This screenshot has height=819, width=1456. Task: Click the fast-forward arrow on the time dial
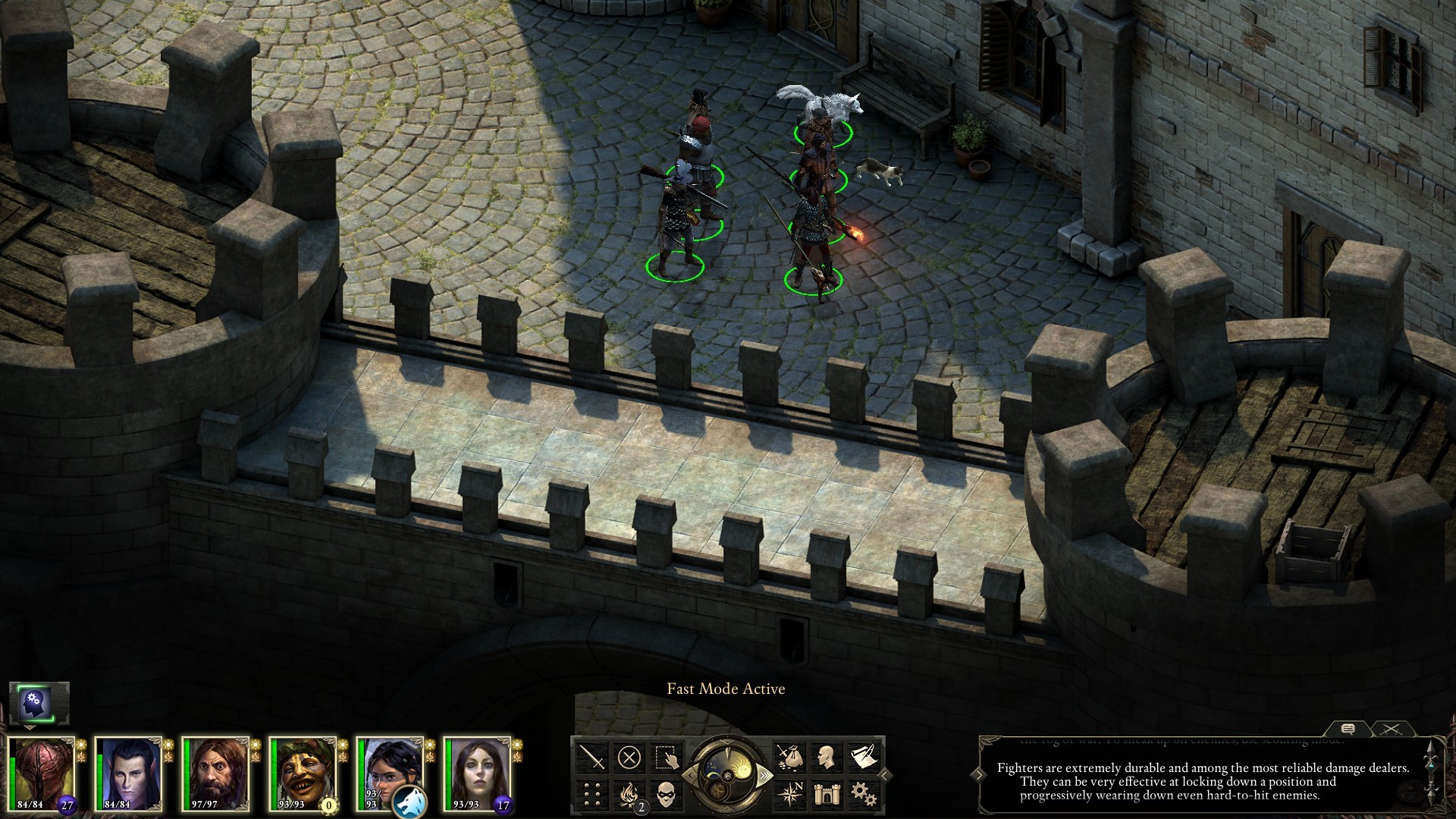pyautogui.click(x=764, y=775)
